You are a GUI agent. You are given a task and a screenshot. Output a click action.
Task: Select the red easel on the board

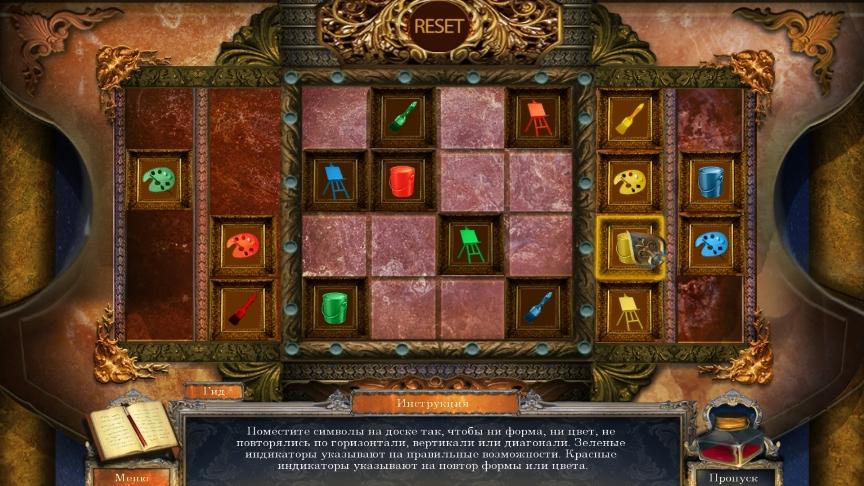537,118
